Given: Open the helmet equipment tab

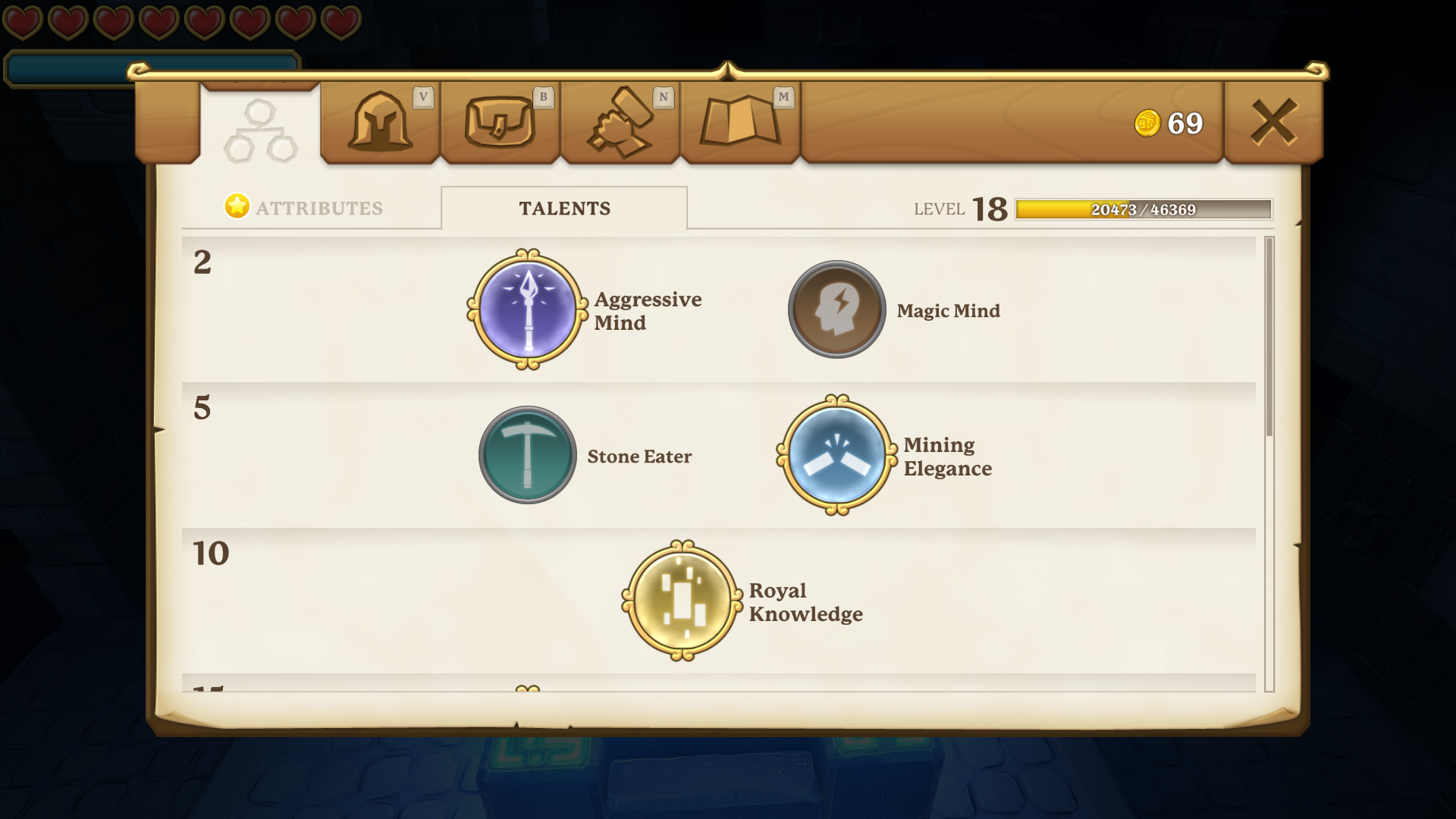Looking at the screenshot, I should tap(380, 122).
